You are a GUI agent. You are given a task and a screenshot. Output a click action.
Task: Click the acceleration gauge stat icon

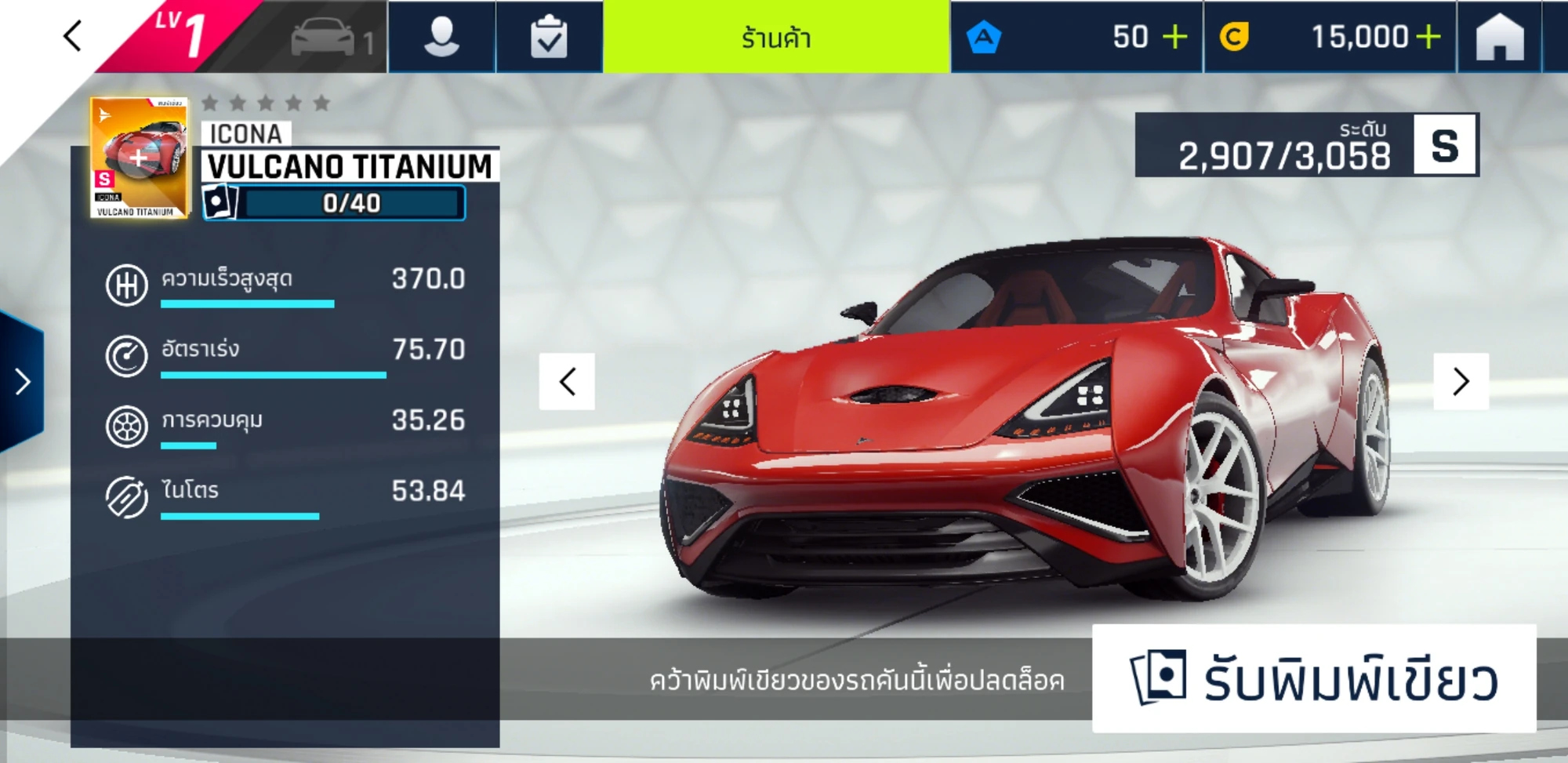125,354
